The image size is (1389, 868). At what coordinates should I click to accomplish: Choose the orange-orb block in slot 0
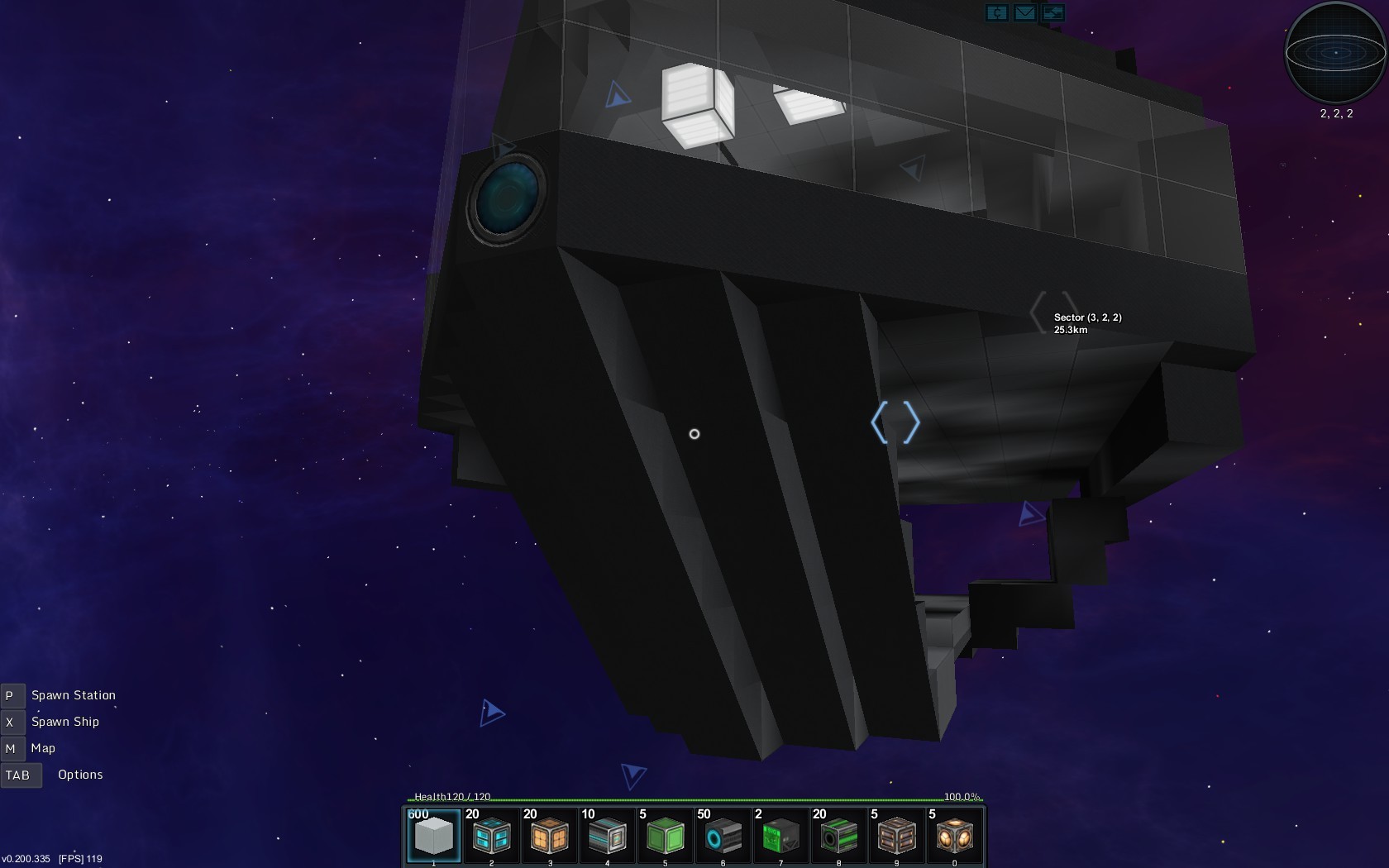pos(954,836)
